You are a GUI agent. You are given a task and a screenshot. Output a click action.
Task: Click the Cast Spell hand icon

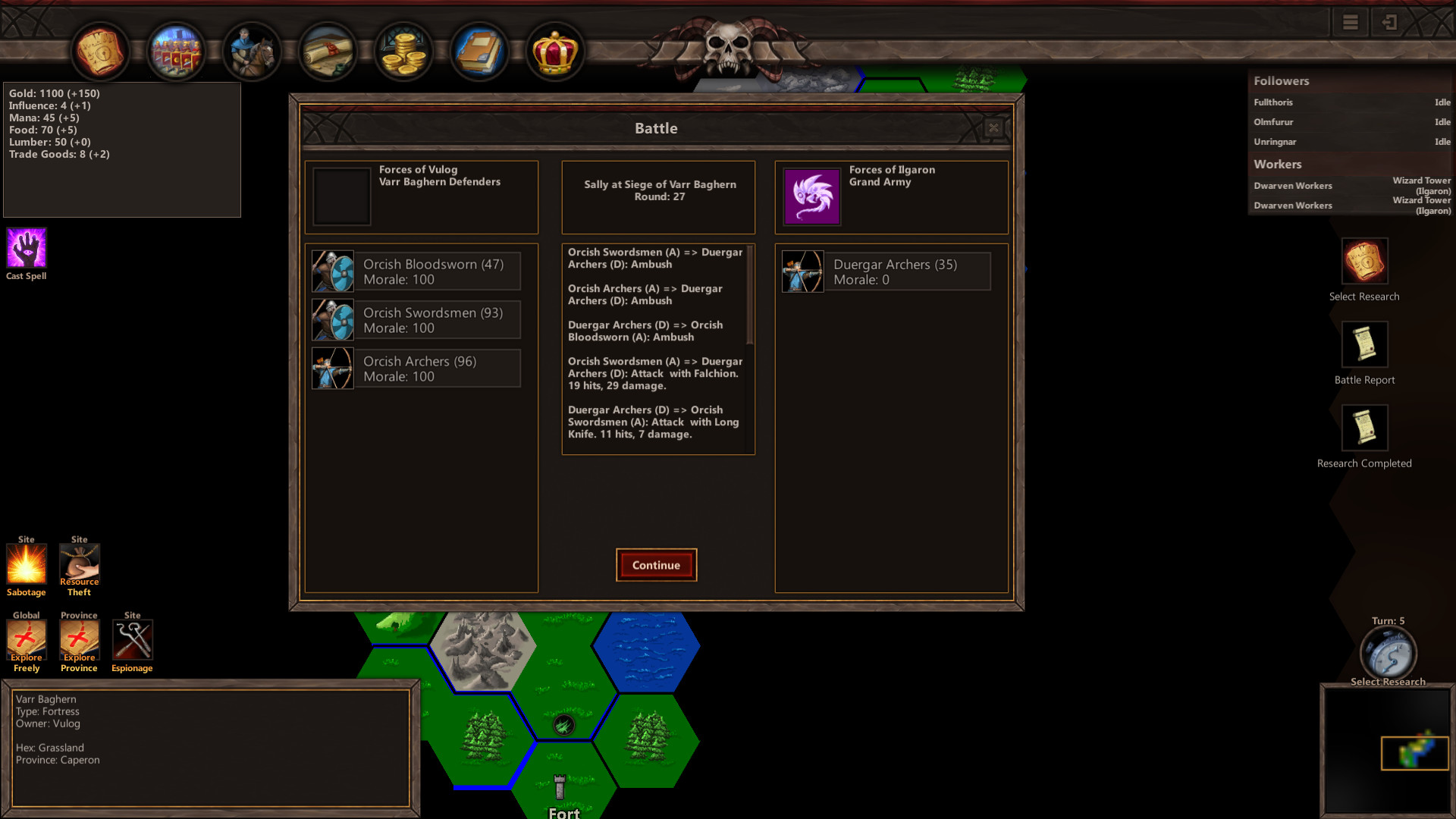(x=26, y=248)
